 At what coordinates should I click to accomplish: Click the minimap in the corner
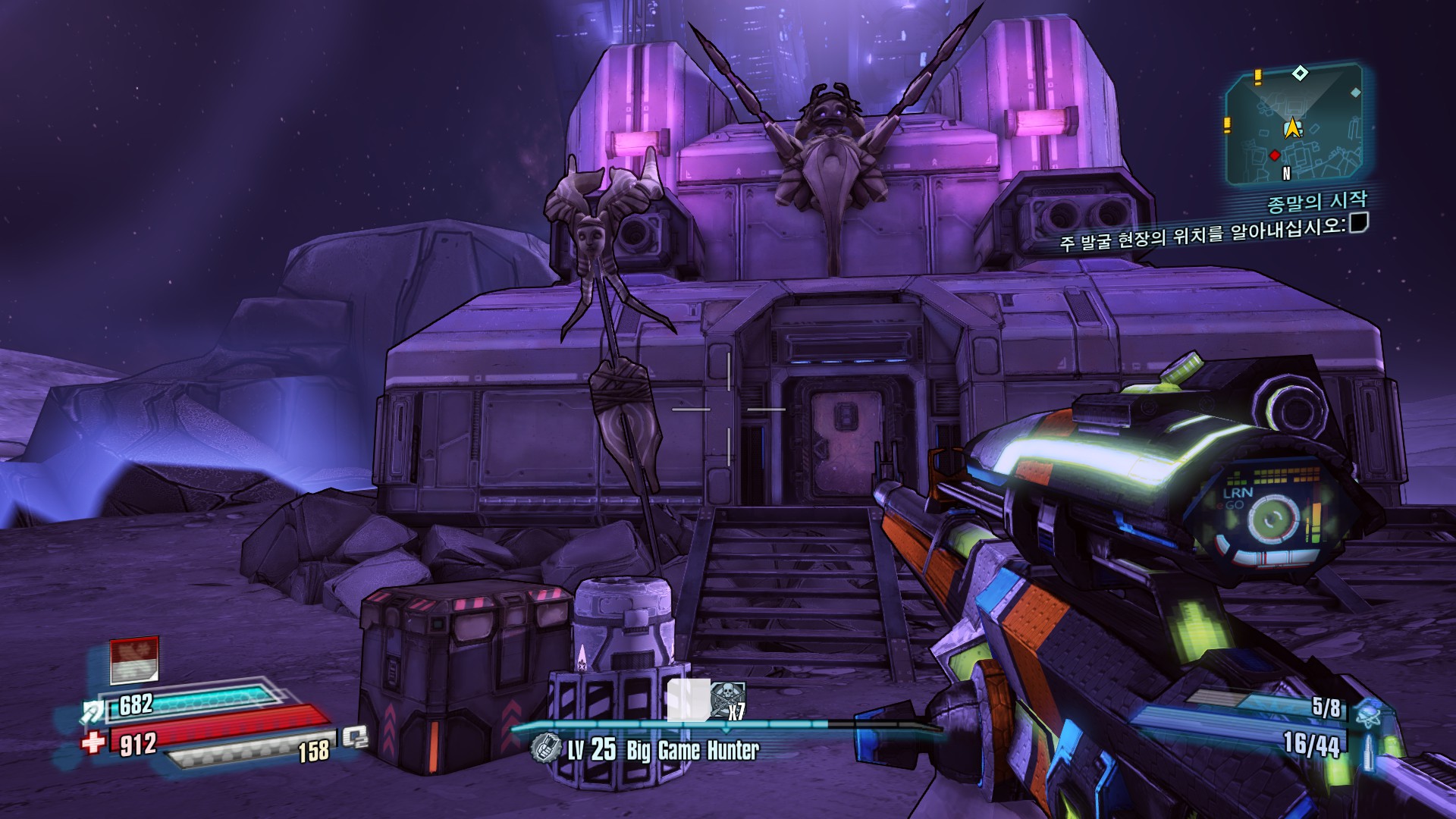tap(1294, 127)
